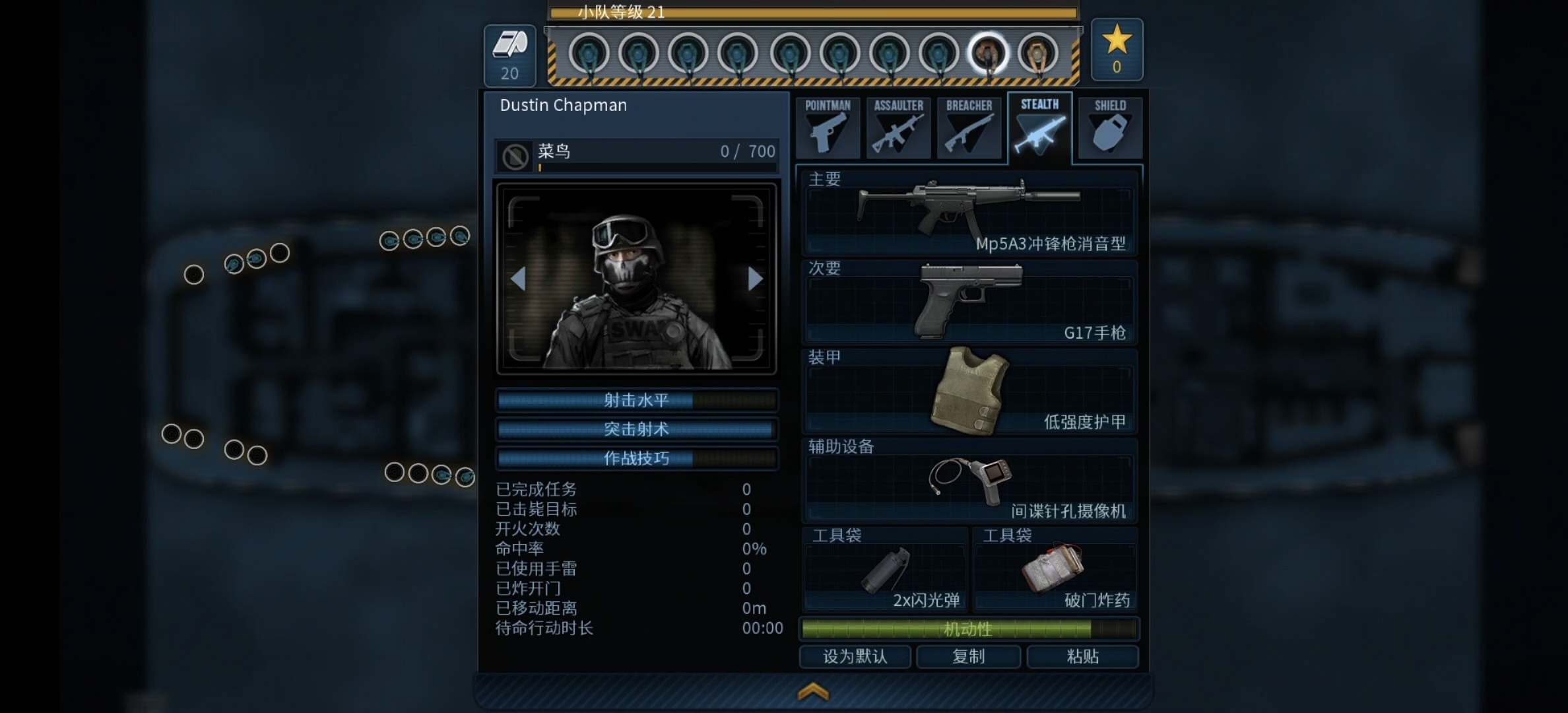Choose the breaching charge pouch slot

pos(1055,569)
